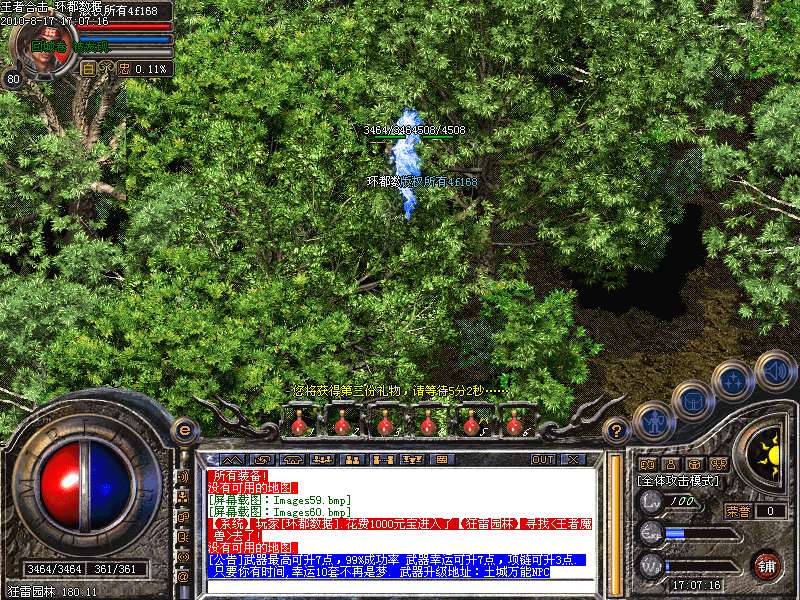The width and height of the screenshot is (800, 600).
Task: Open the skills panel with four stars
Action: point(735,380)
